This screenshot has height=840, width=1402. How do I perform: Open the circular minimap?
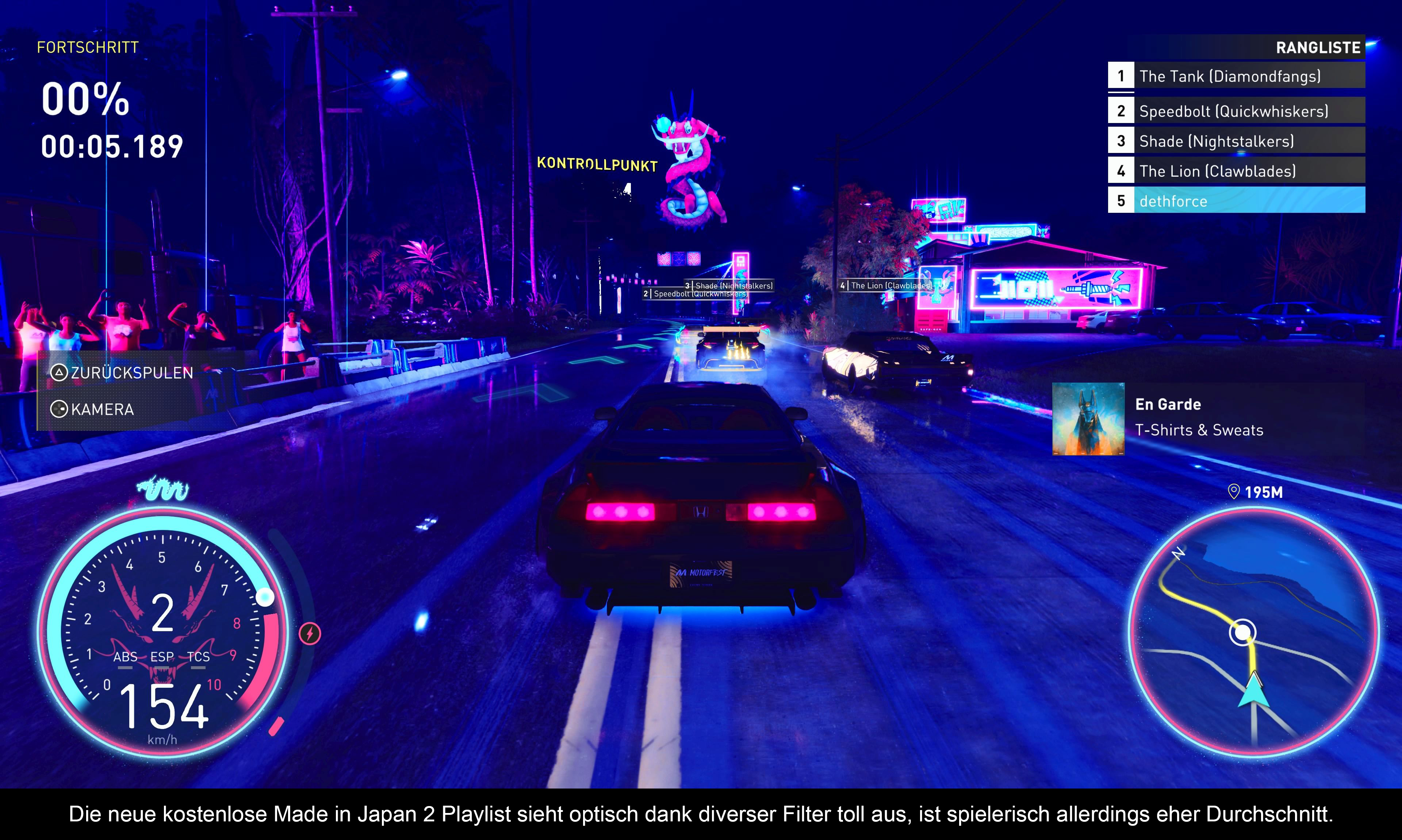1253,631
